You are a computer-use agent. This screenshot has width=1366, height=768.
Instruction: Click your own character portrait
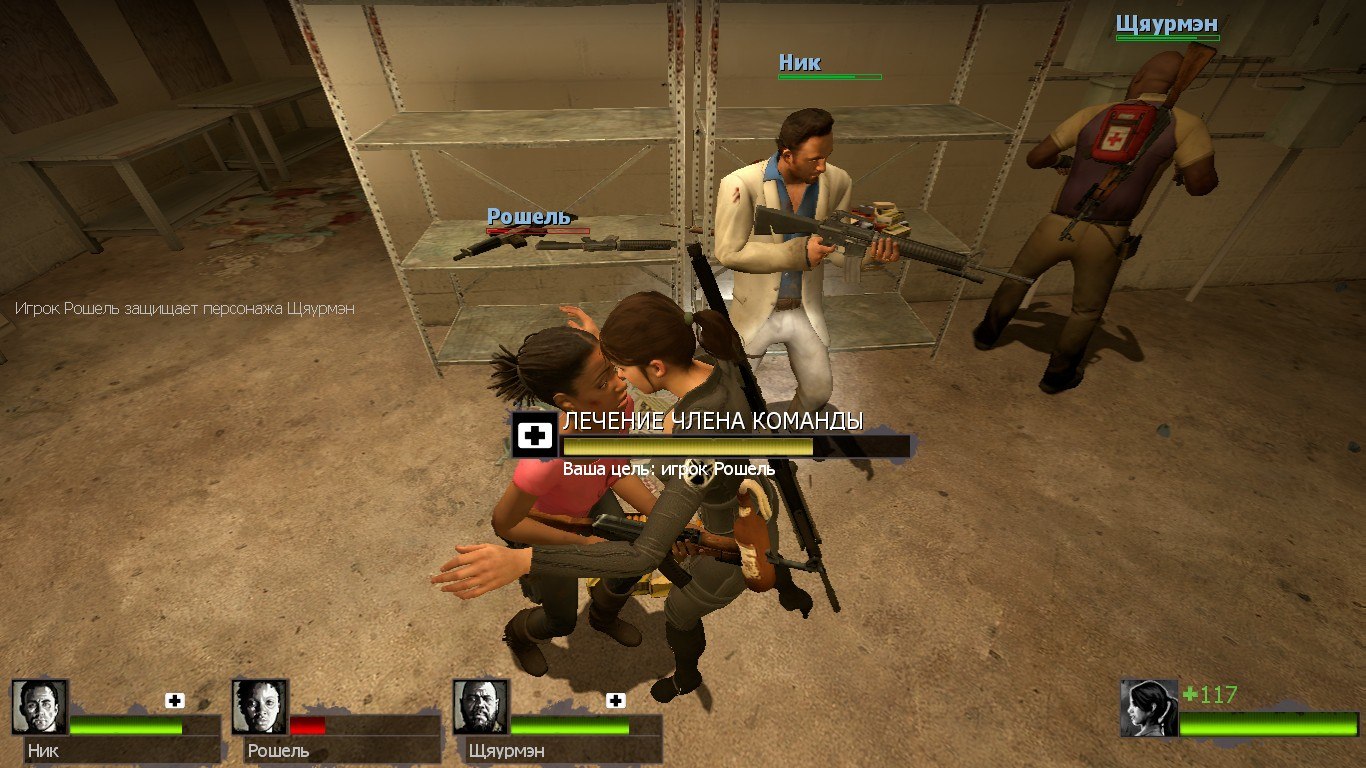pos(1149,708)
